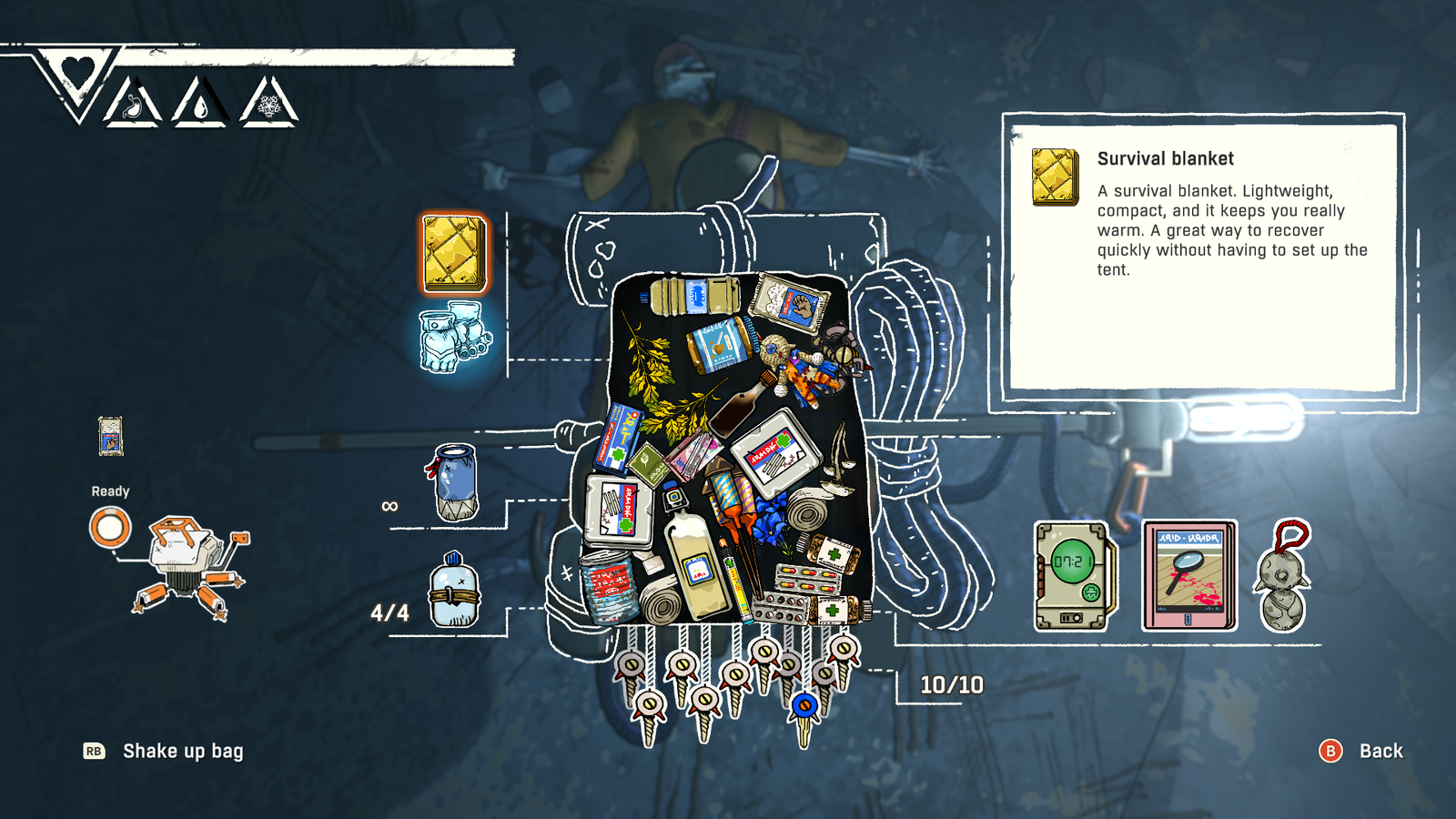Pick the small food packet above Ready

tap(110, 436)
